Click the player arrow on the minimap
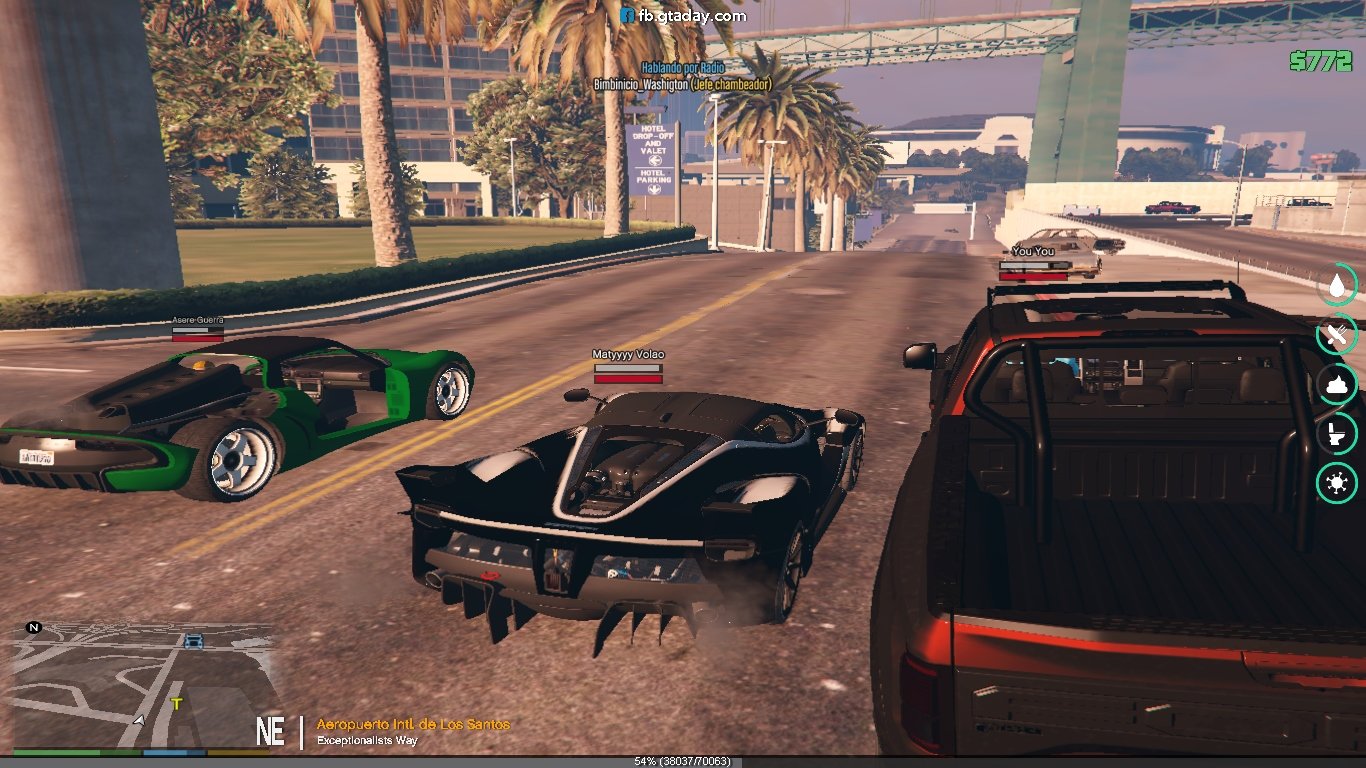Screen dimensions: 1366x768 pos(139,719)
